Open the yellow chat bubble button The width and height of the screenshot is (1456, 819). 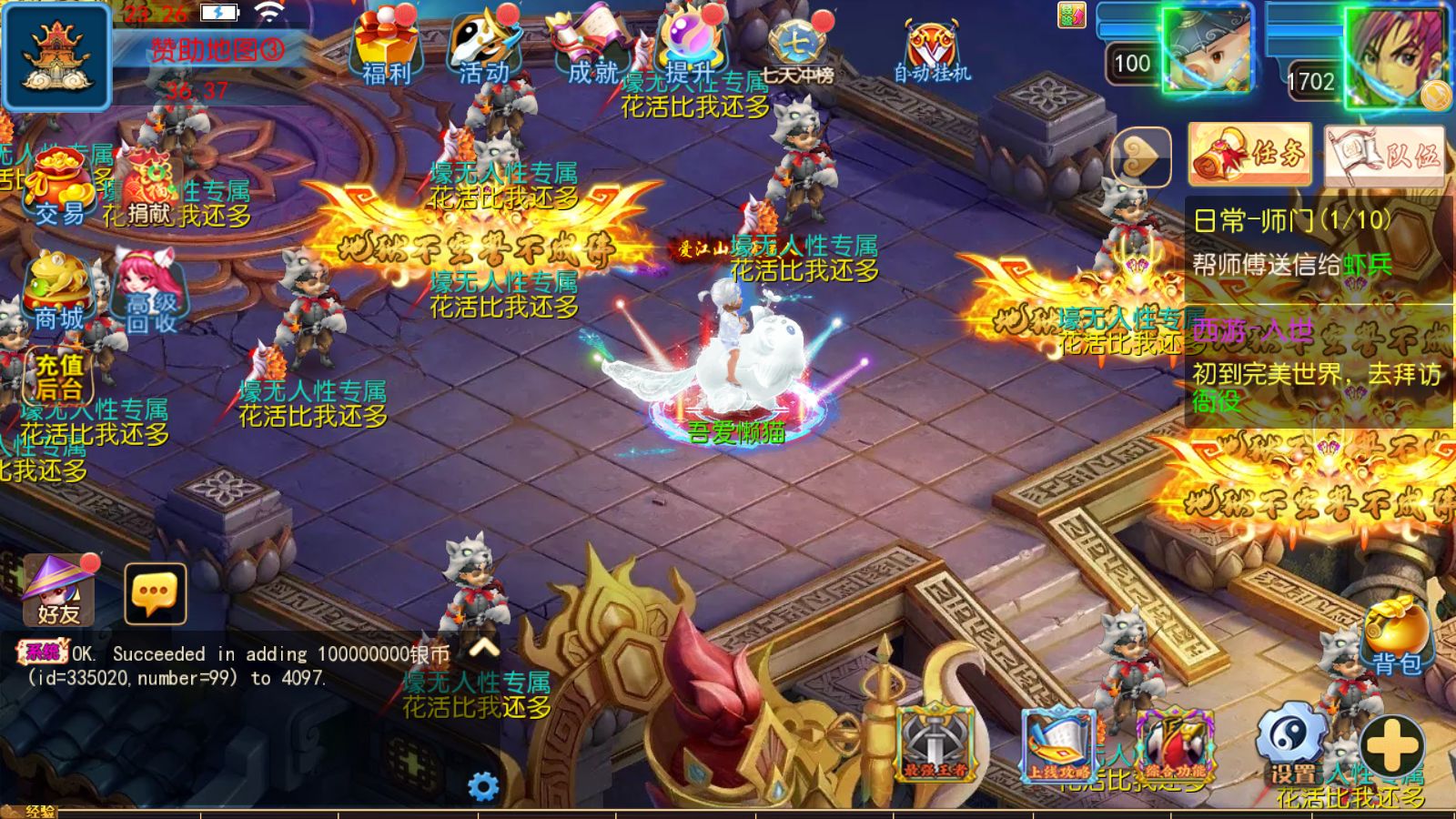point(155,593)
